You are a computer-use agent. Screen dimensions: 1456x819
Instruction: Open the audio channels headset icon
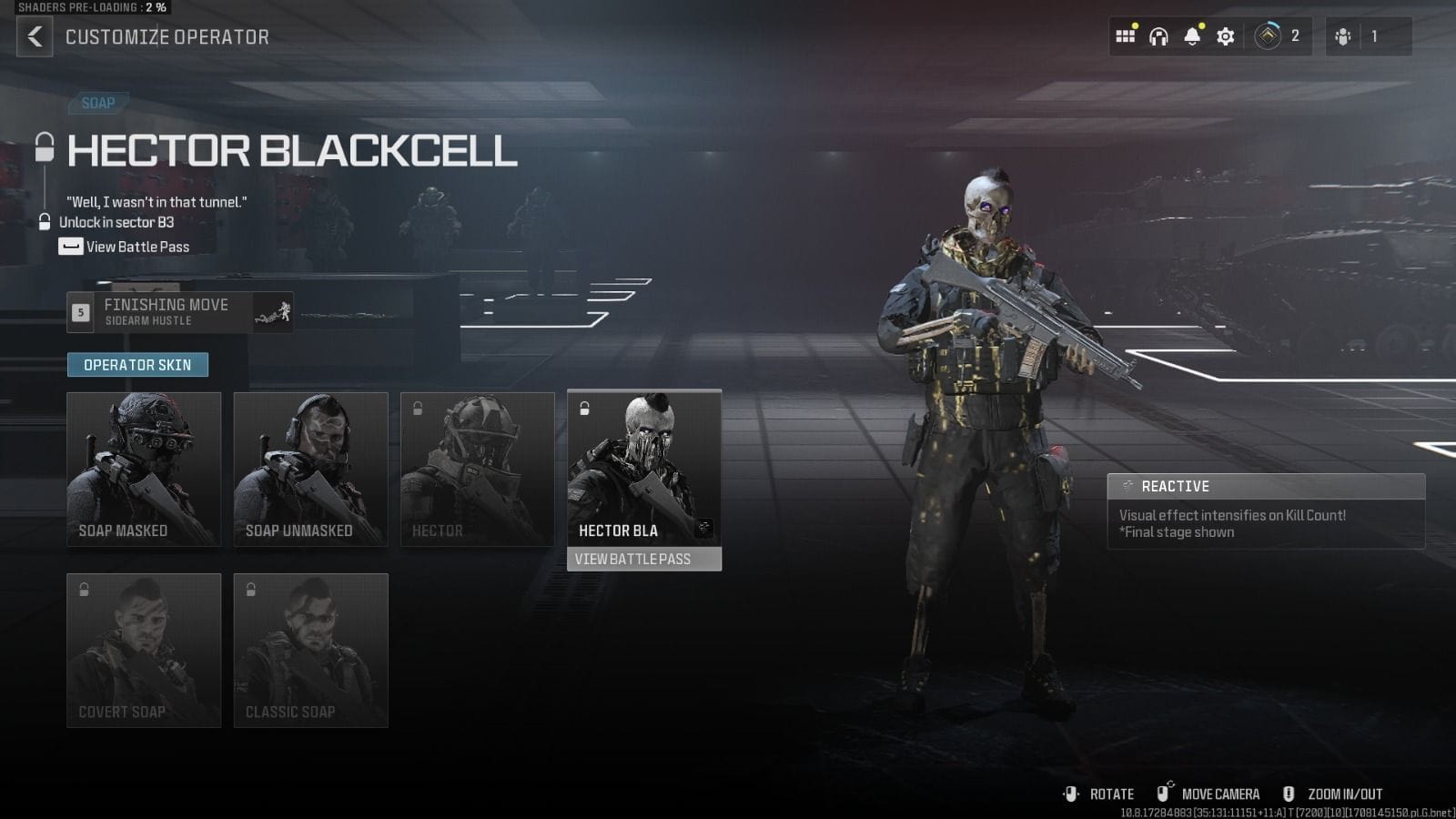[1158, 36]
